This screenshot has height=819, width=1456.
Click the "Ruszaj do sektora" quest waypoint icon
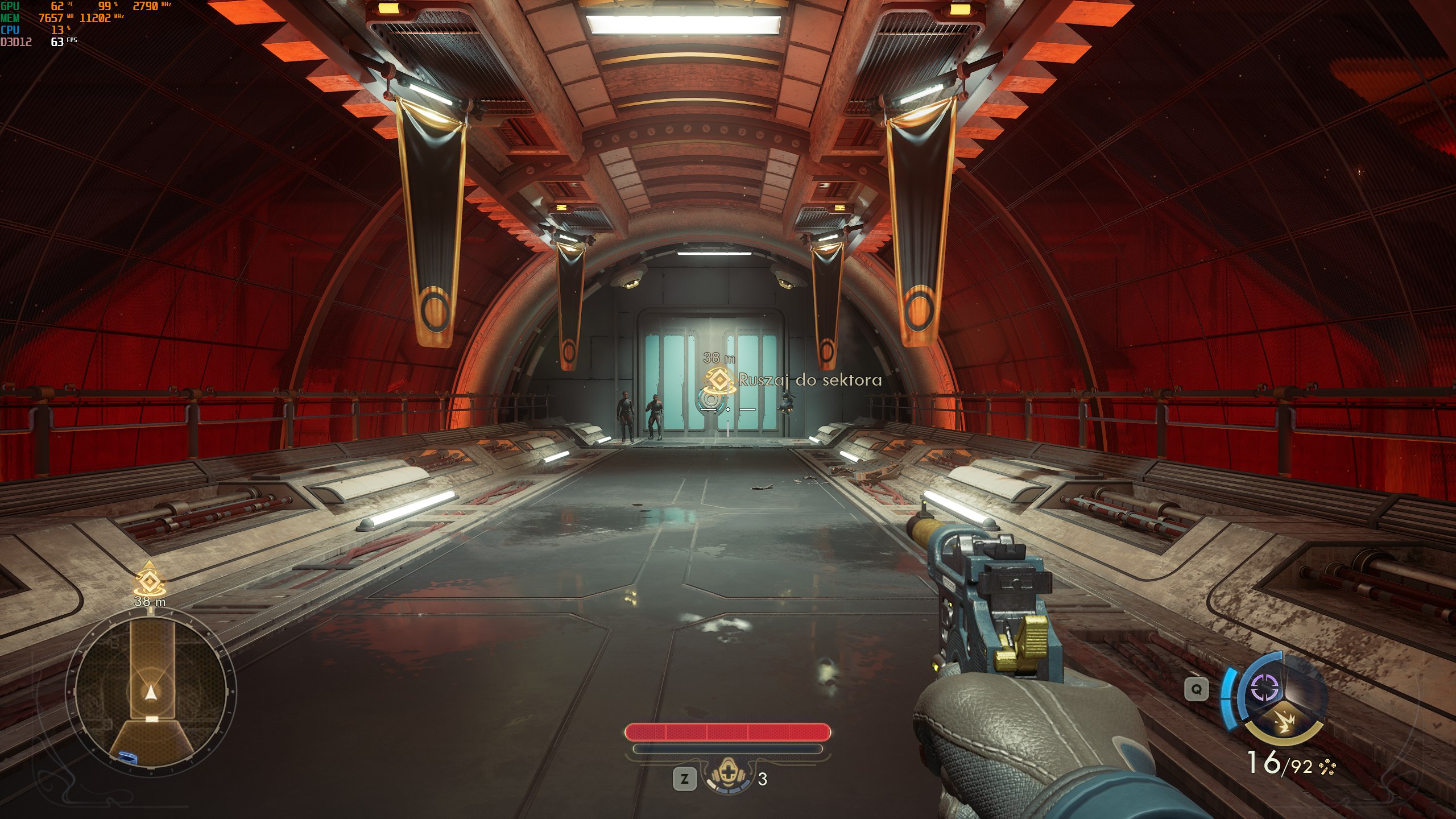[x=719, y=379]
